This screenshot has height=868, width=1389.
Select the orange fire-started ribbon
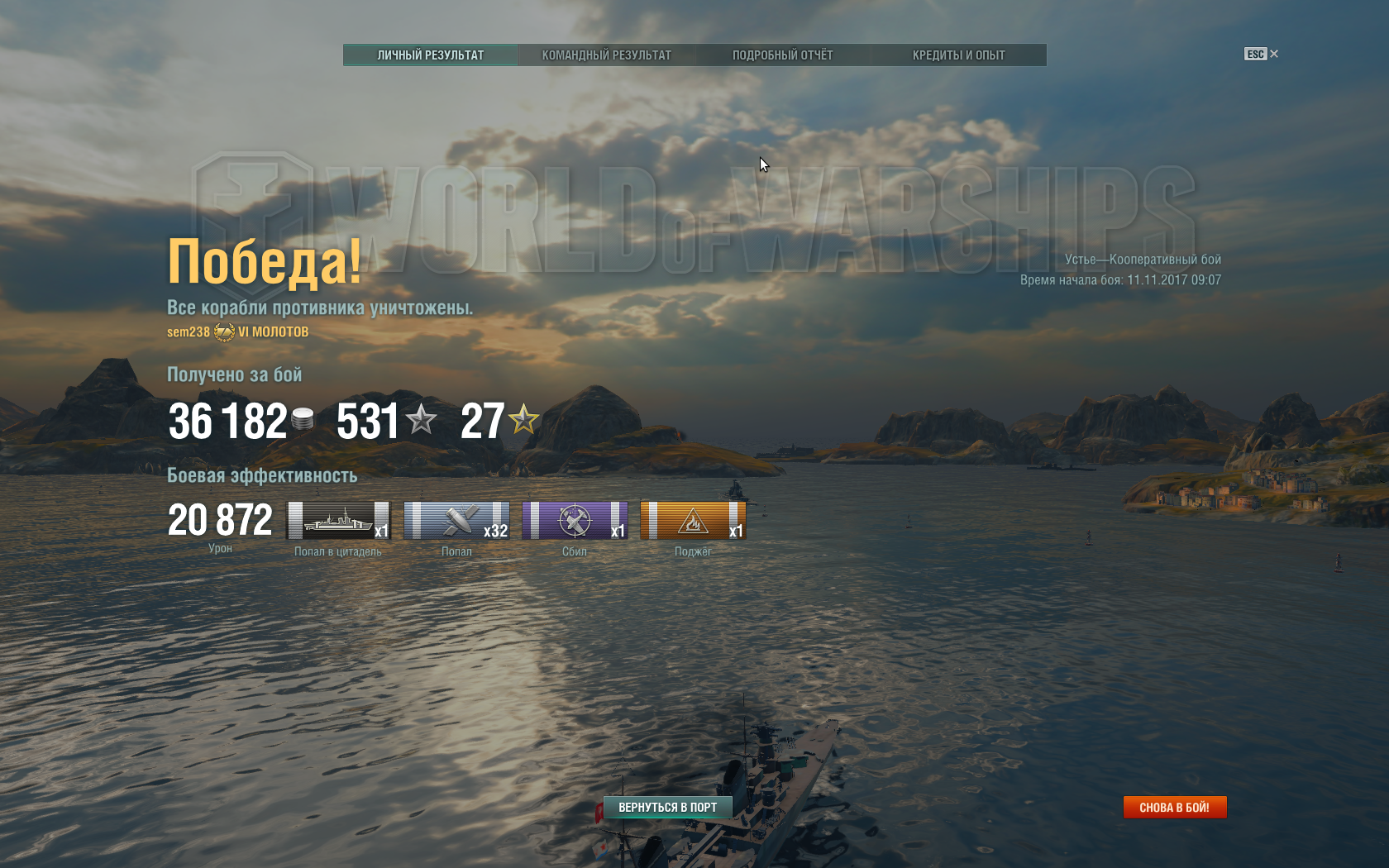693,521
